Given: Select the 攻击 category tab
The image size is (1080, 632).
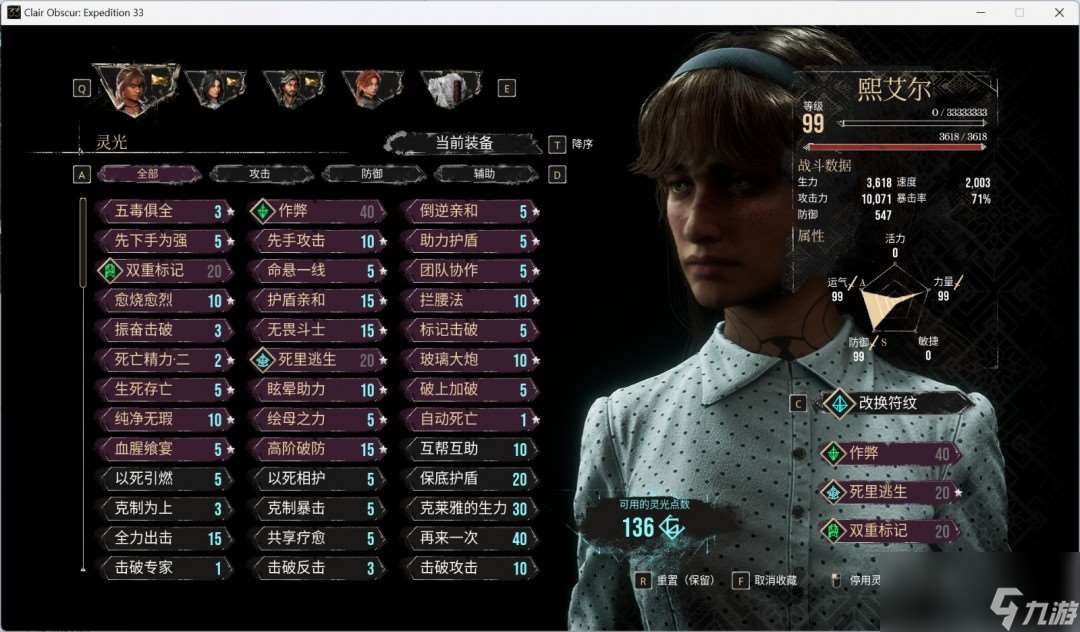Looking at the screenshot, I should pos(260,174).
